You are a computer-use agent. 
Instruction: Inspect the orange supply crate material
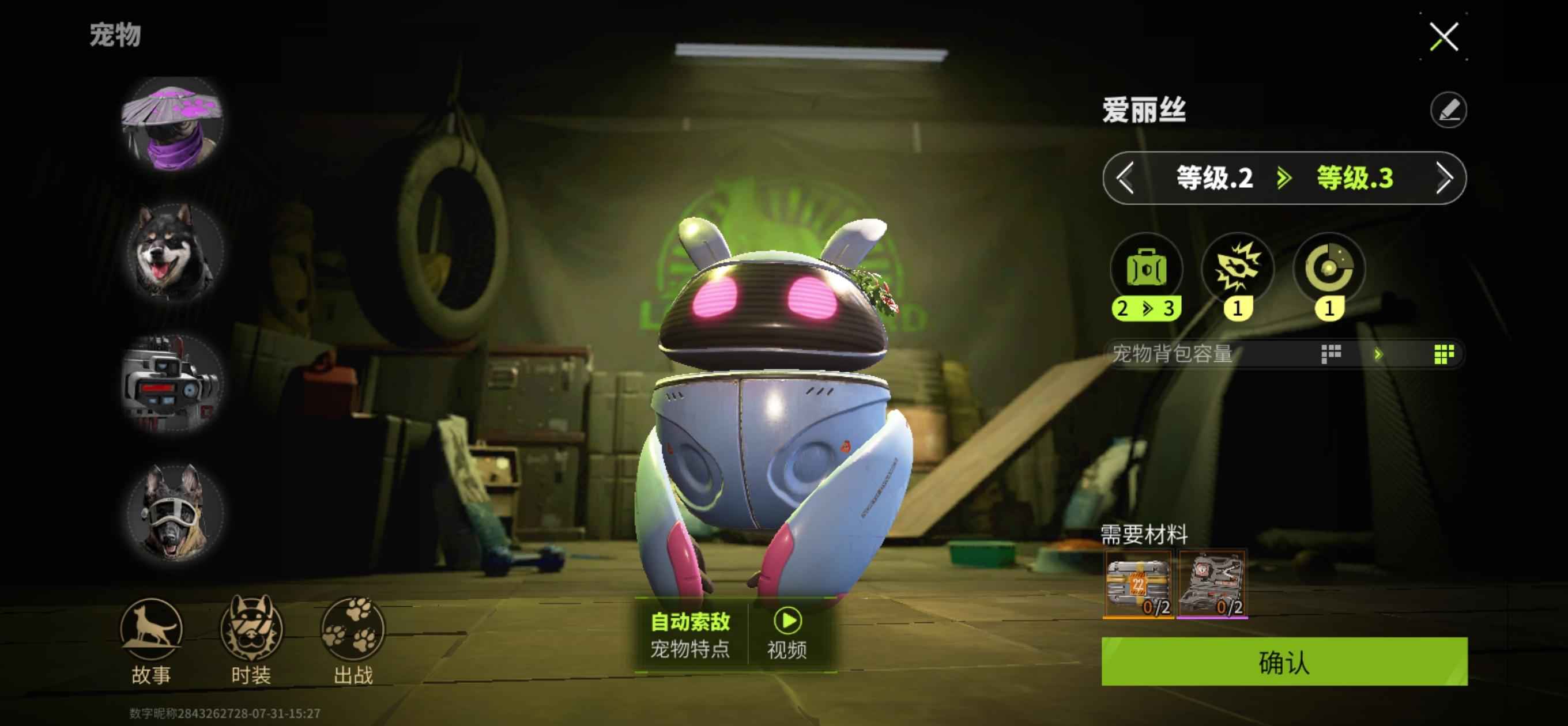1137,584
